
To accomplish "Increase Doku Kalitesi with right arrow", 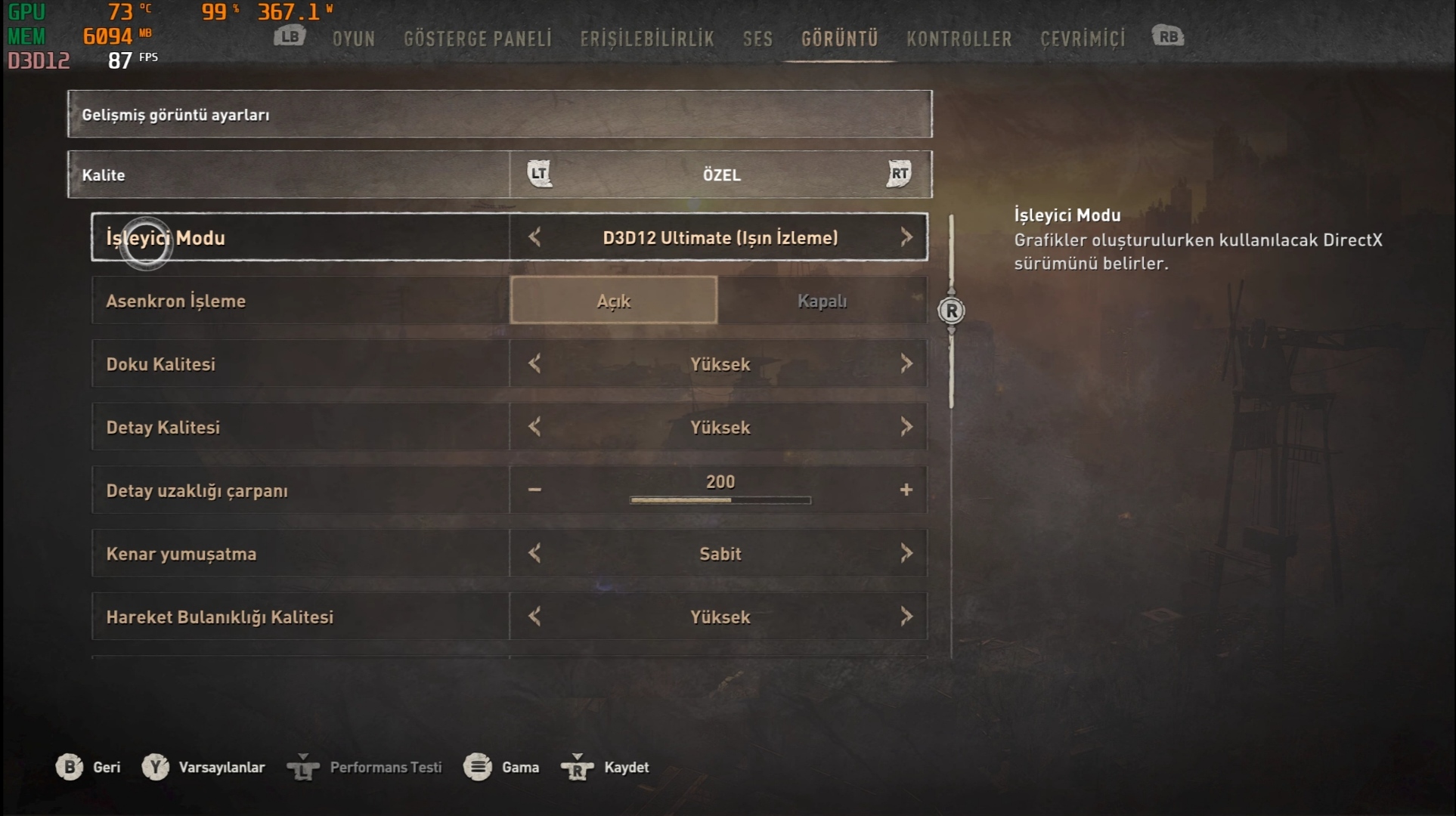I will tap(906, 364).
